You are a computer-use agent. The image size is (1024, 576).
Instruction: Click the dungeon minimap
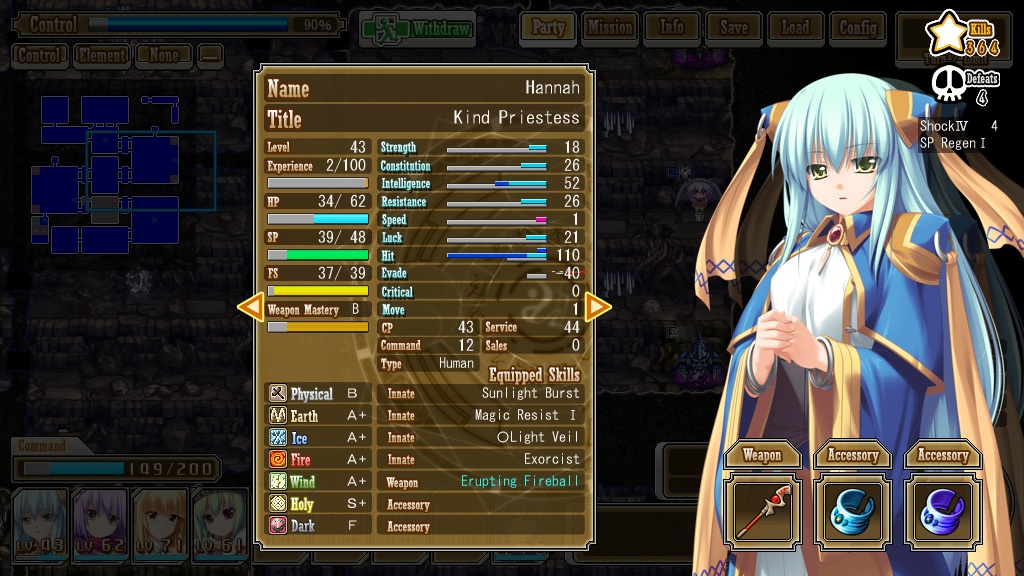click(x=110, y=175)
